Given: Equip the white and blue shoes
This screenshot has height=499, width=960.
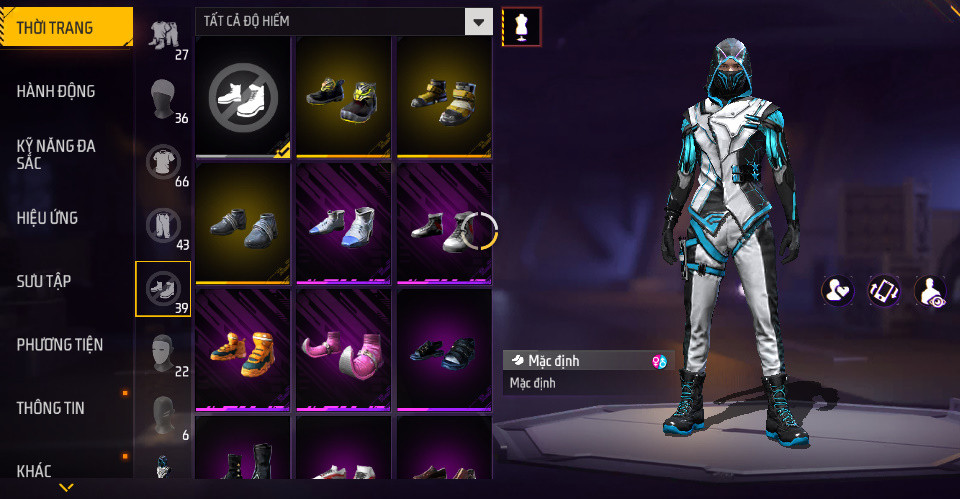Looking at the screenshot, I should [x=343, y=223].
